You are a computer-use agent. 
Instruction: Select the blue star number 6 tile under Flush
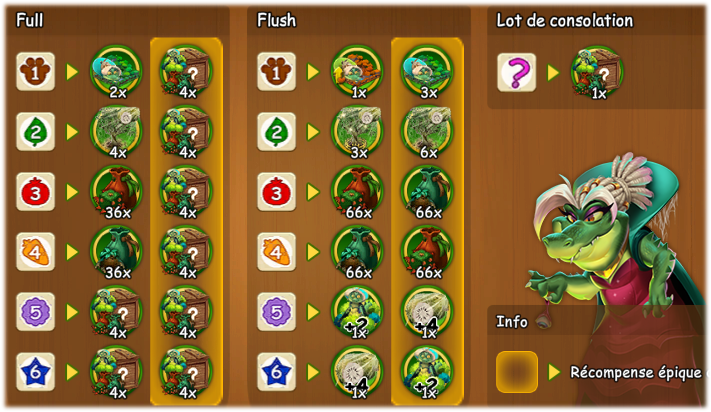click(276, 372)
